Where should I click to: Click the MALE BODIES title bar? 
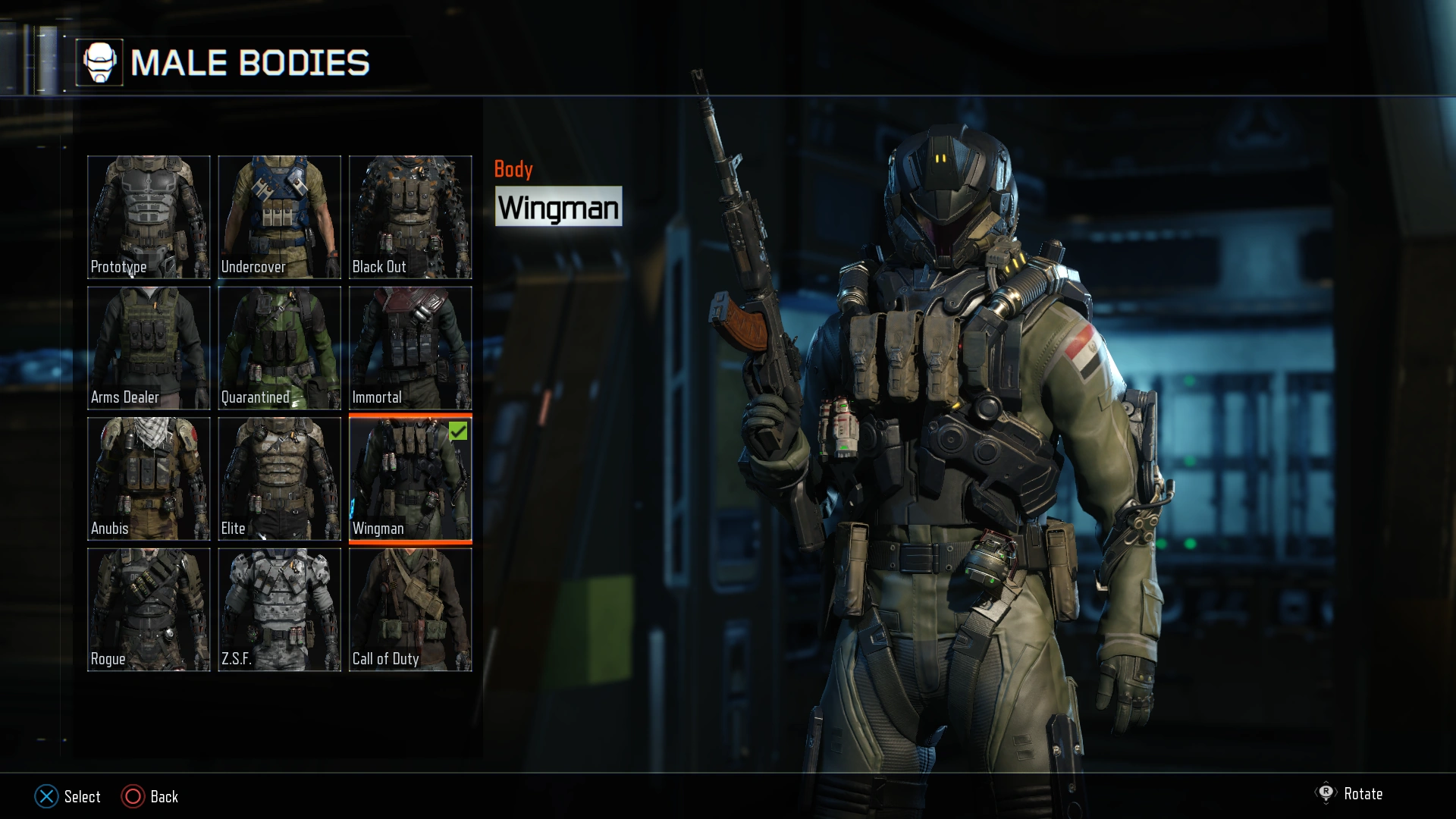pos(250,64)
